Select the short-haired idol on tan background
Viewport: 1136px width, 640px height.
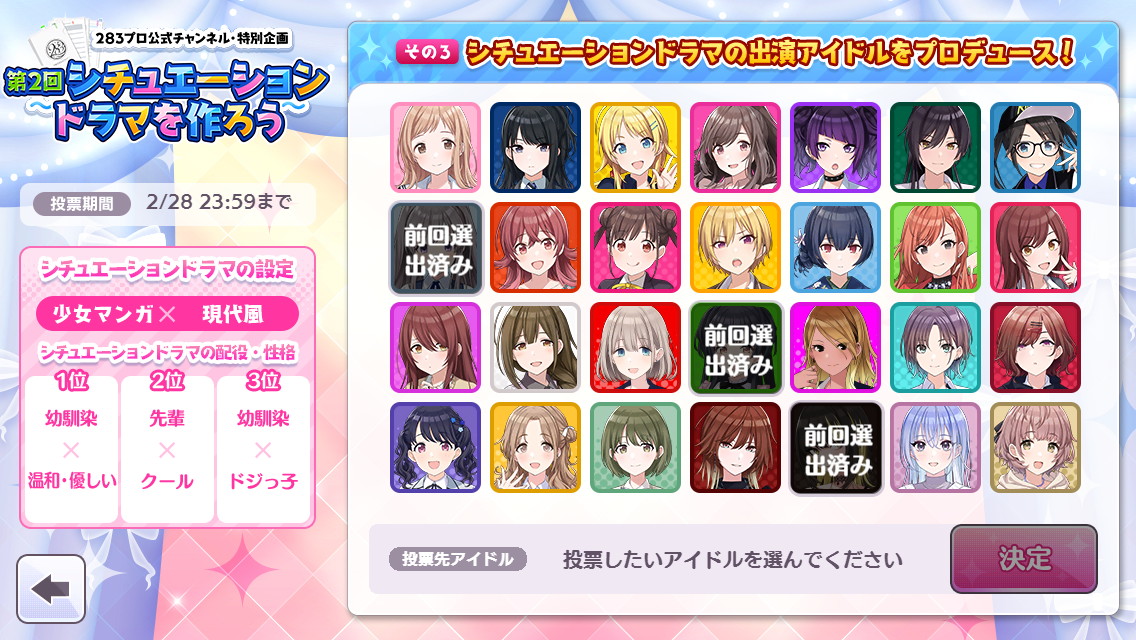[1035, 447]
